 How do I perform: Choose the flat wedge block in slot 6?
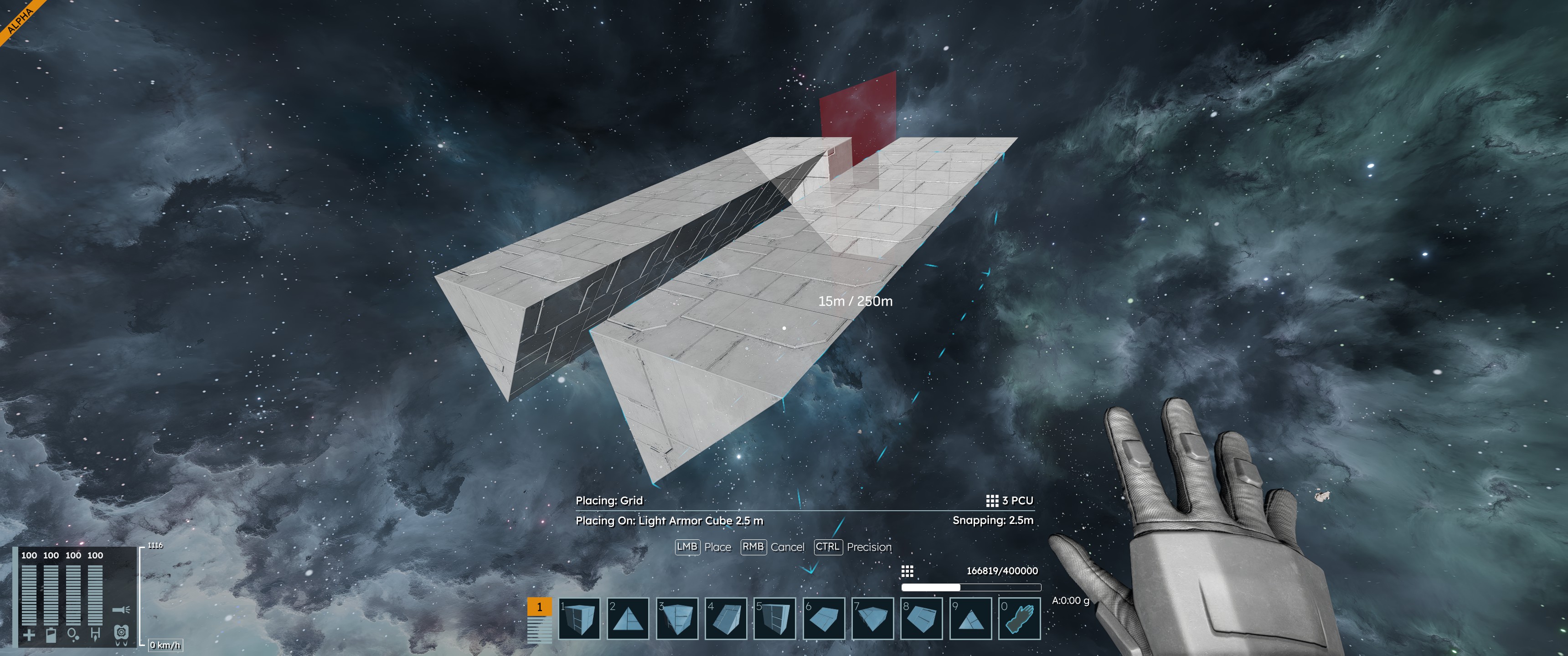(x=824, y=618)
